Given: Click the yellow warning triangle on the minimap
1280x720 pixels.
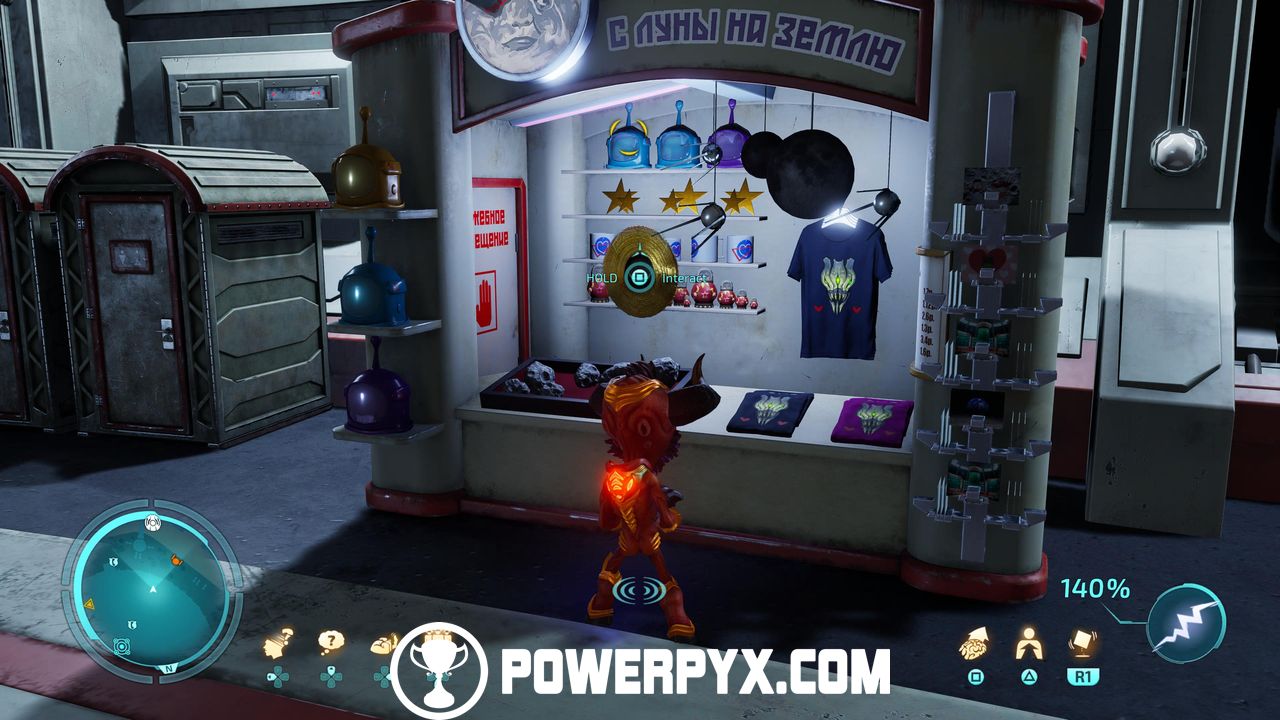Looking at the screenshot, I should pyautogui.click(x=90, y=605).
